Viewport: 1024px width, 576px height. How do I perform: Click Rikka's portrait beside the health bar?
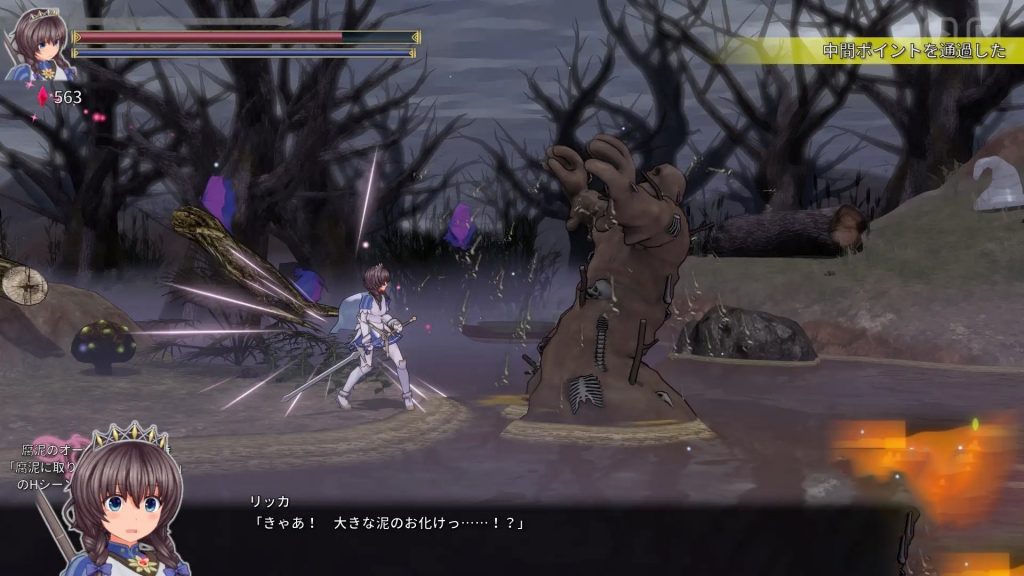coord(37,45)
